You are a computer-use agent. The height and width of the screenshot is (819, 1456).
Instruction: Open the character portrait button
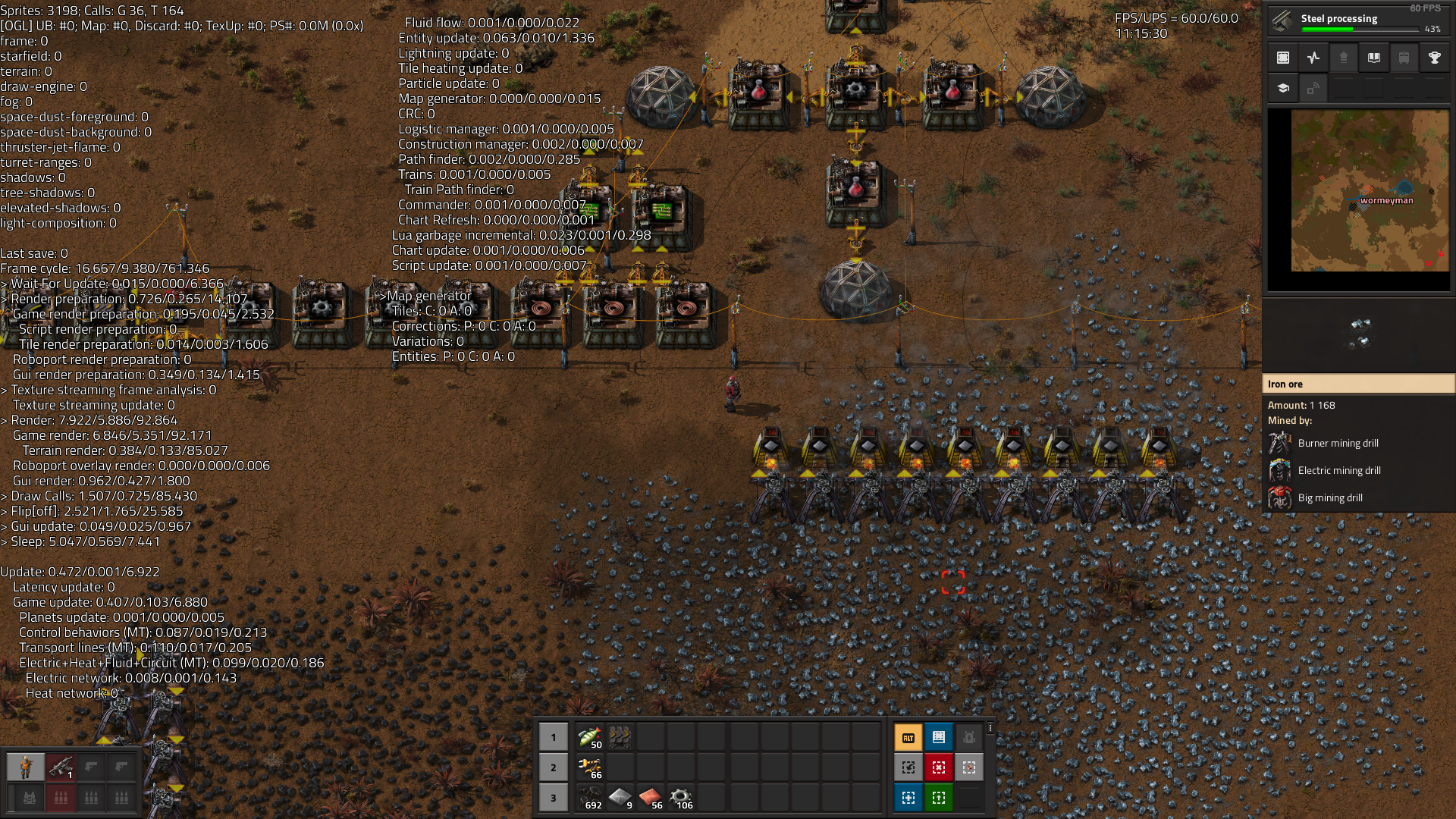(26, 767)
